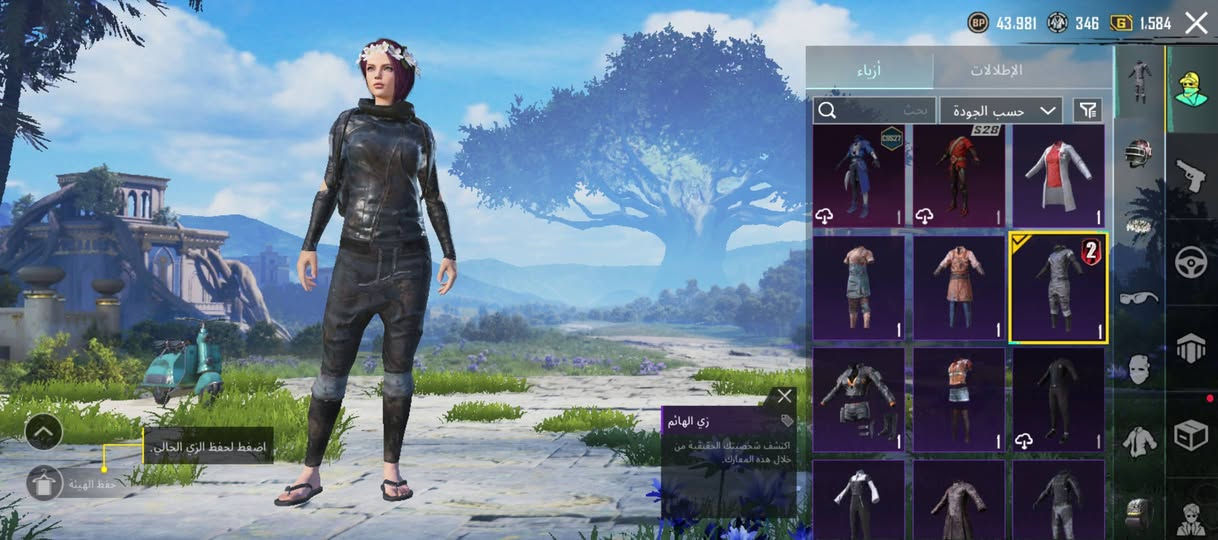Open the crate box section
The image size is (1218, 540).
(x=1191, y=436)
